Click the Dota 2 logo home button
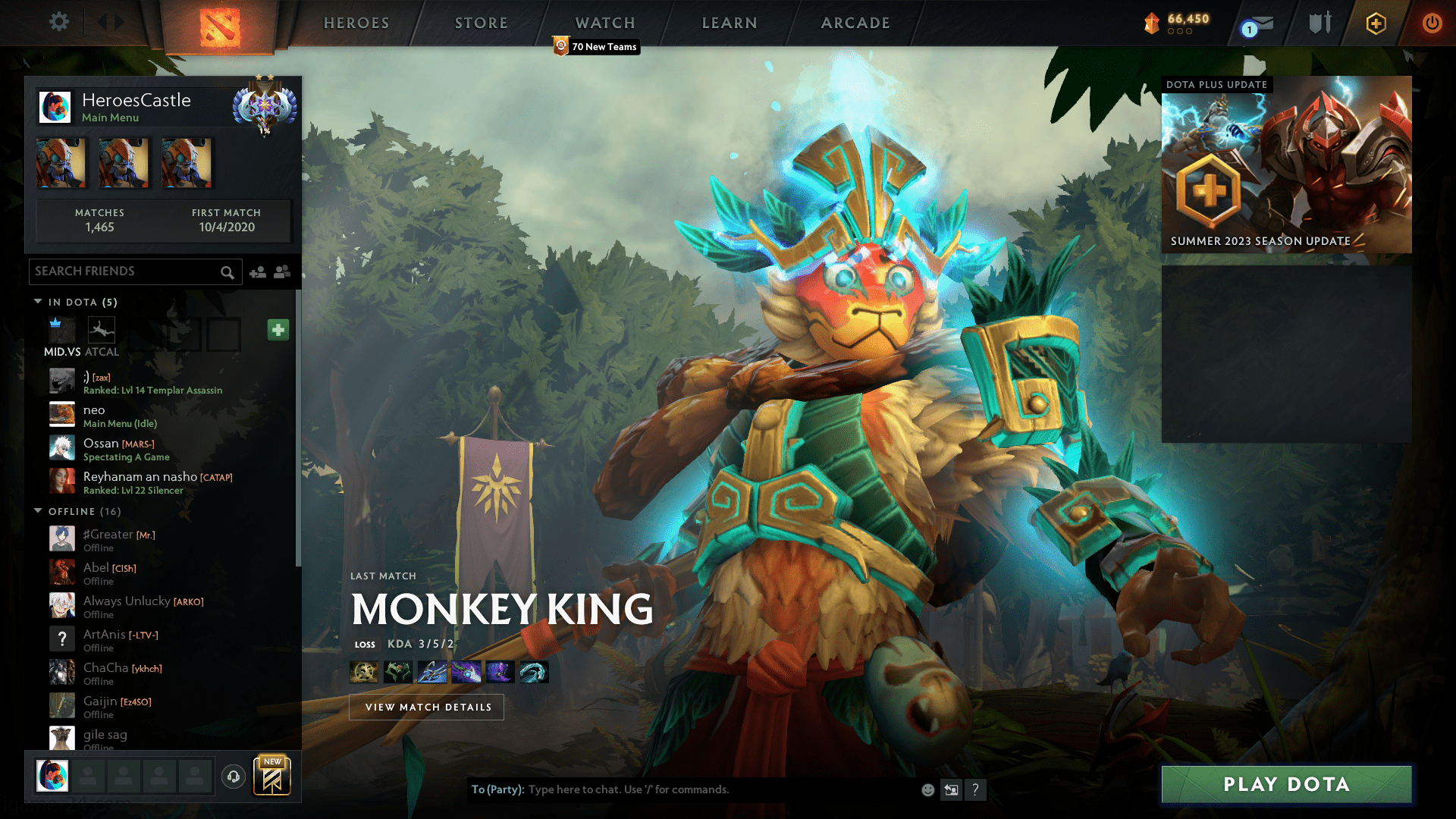Screen dimensions: 1456x819 coord(220,27)
